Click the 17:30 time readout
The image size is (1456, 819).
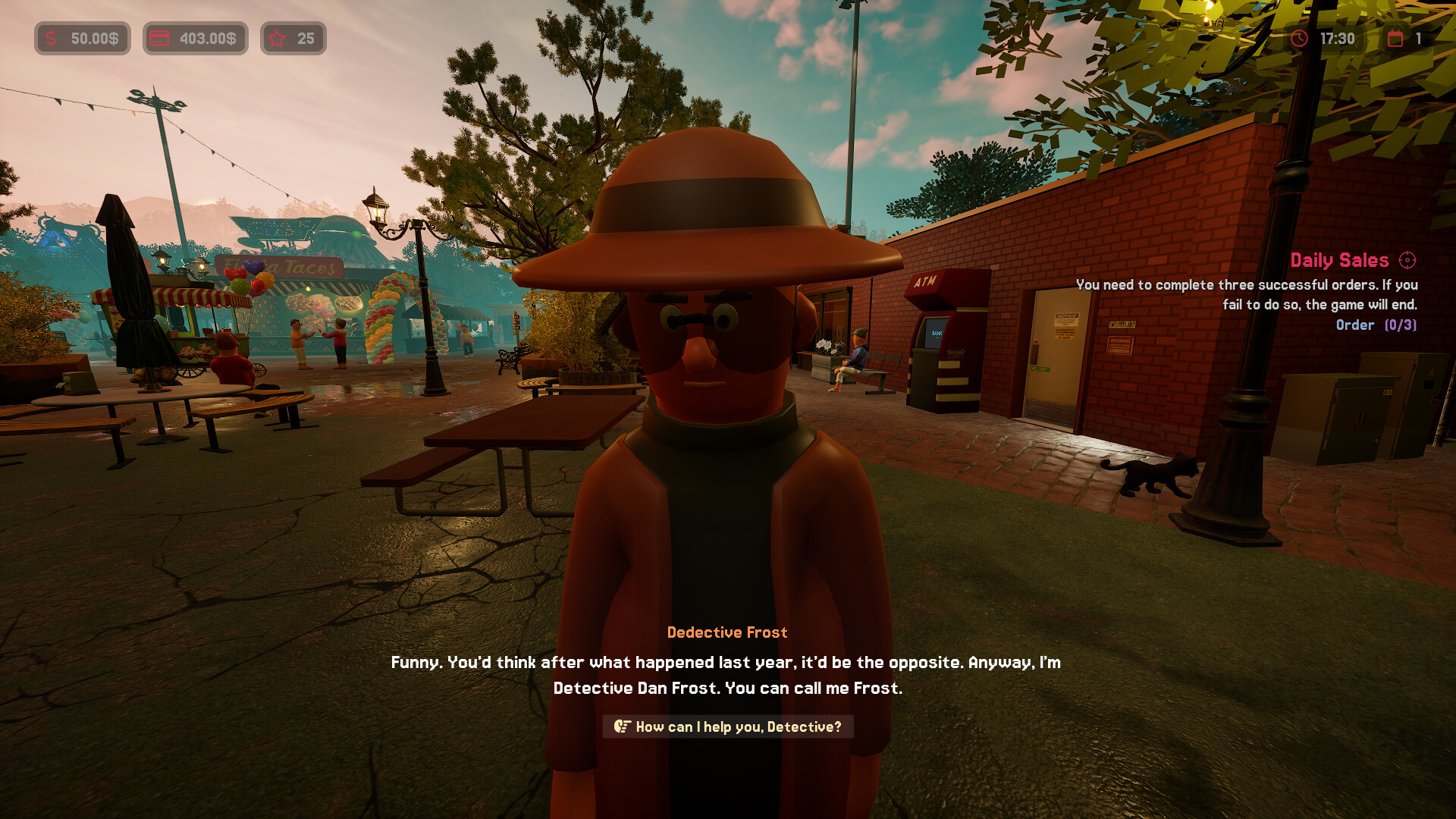pyautogui.click(x=1337, y=38)
